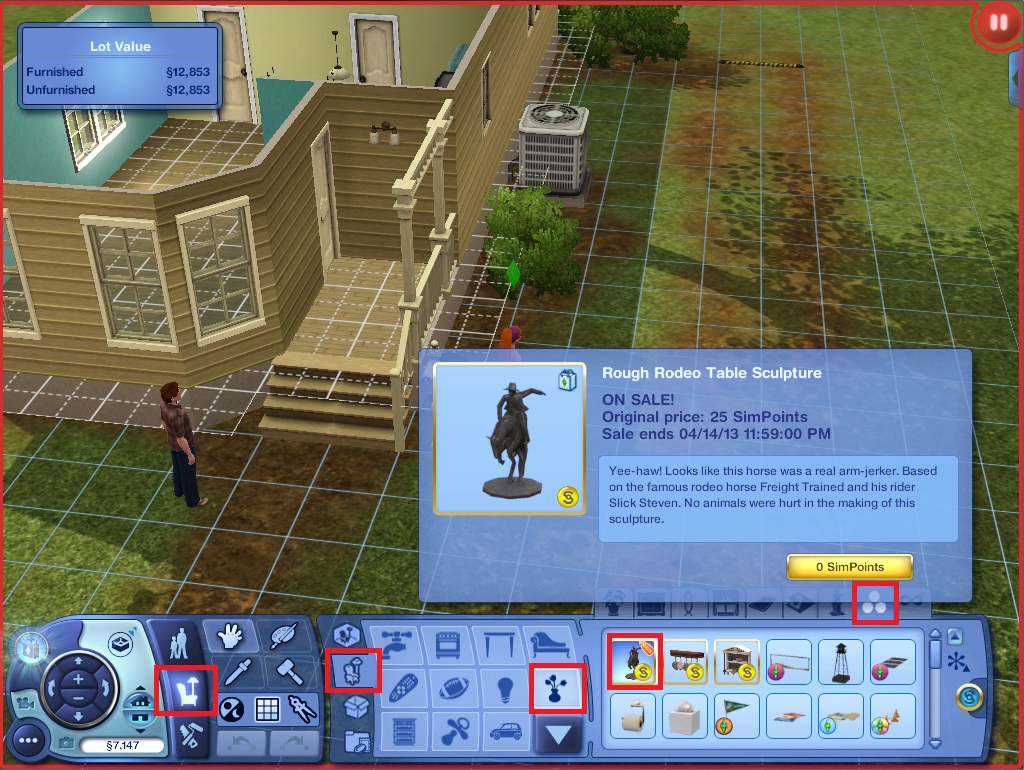Screen dimensions: 1024x770
Task: Select the lightbulb lighting category
Action: pos(502,687)
